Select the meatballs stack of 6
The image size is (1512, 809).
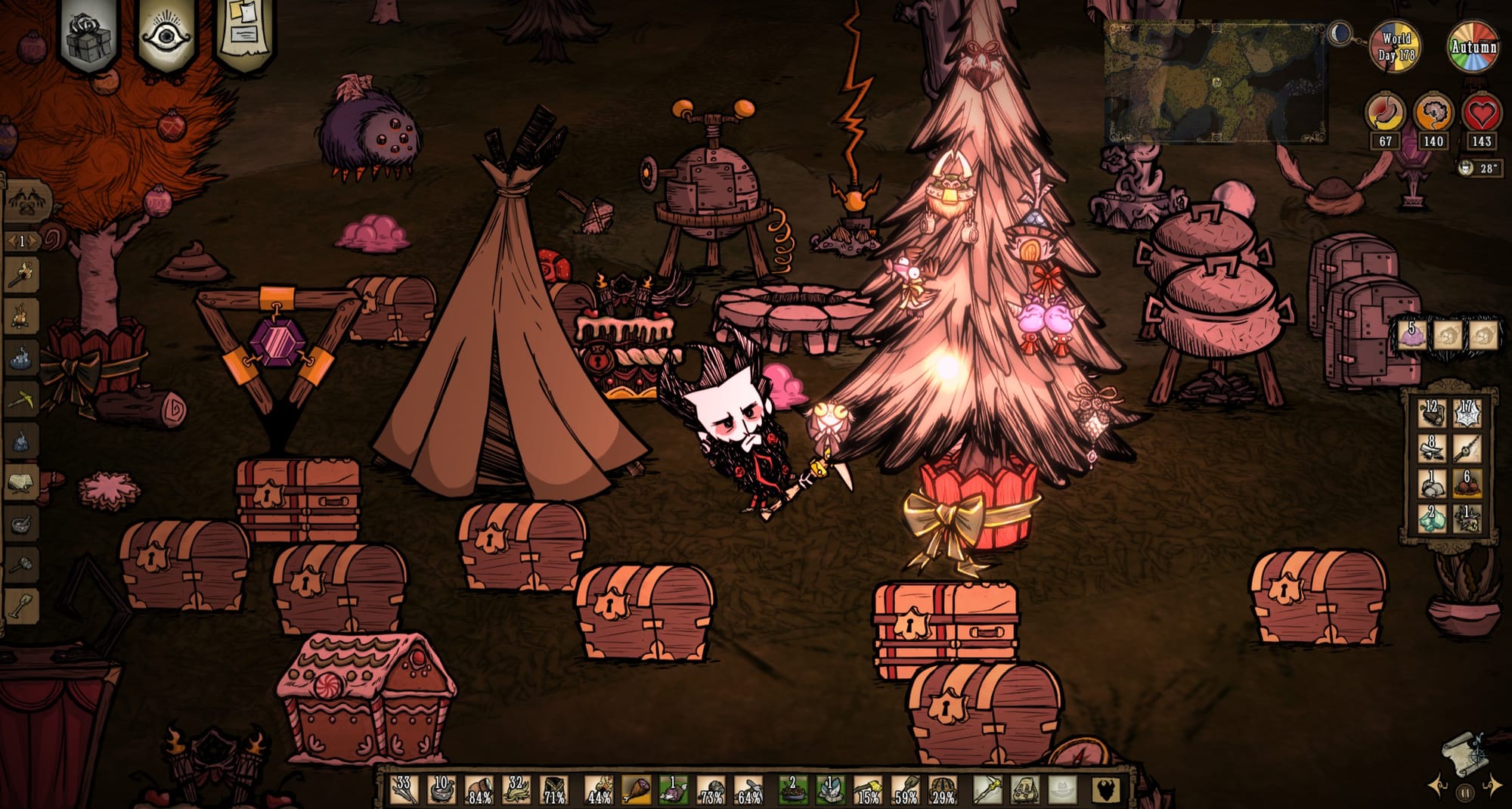click(x=1467, y=484)
